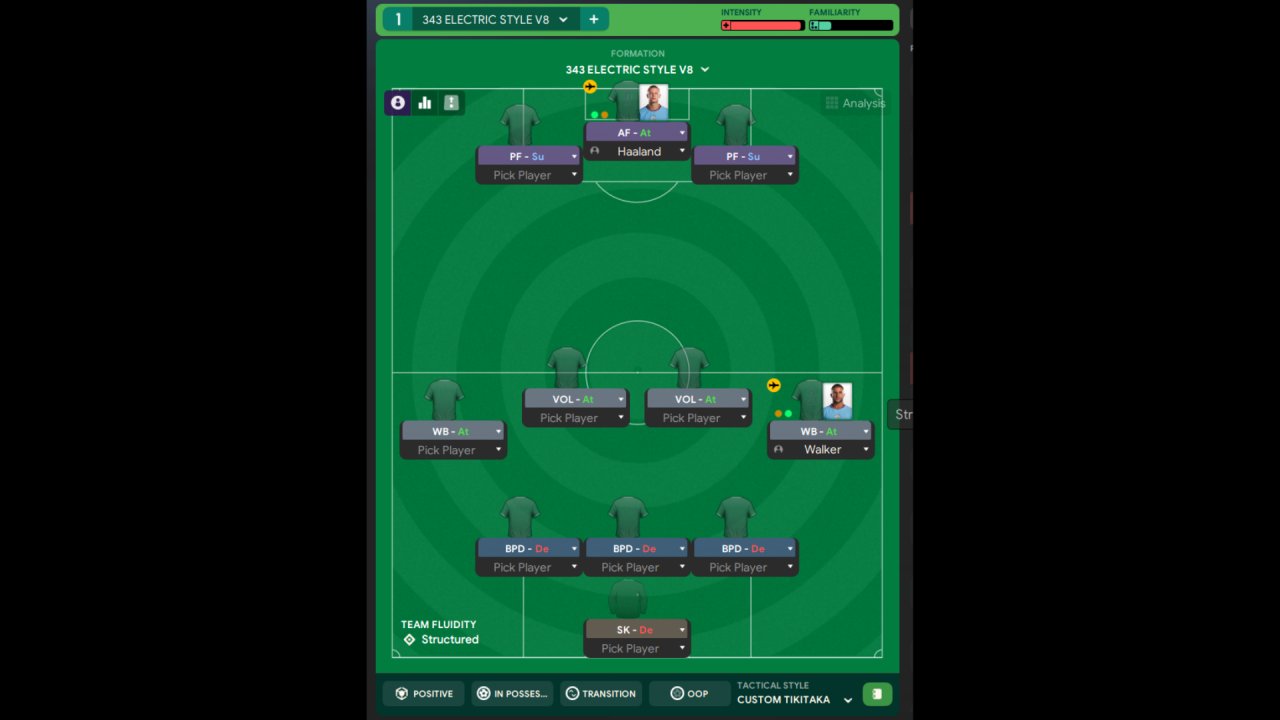Open the OOP instructions
The image size is (1280, 720).
coord(689,693)
